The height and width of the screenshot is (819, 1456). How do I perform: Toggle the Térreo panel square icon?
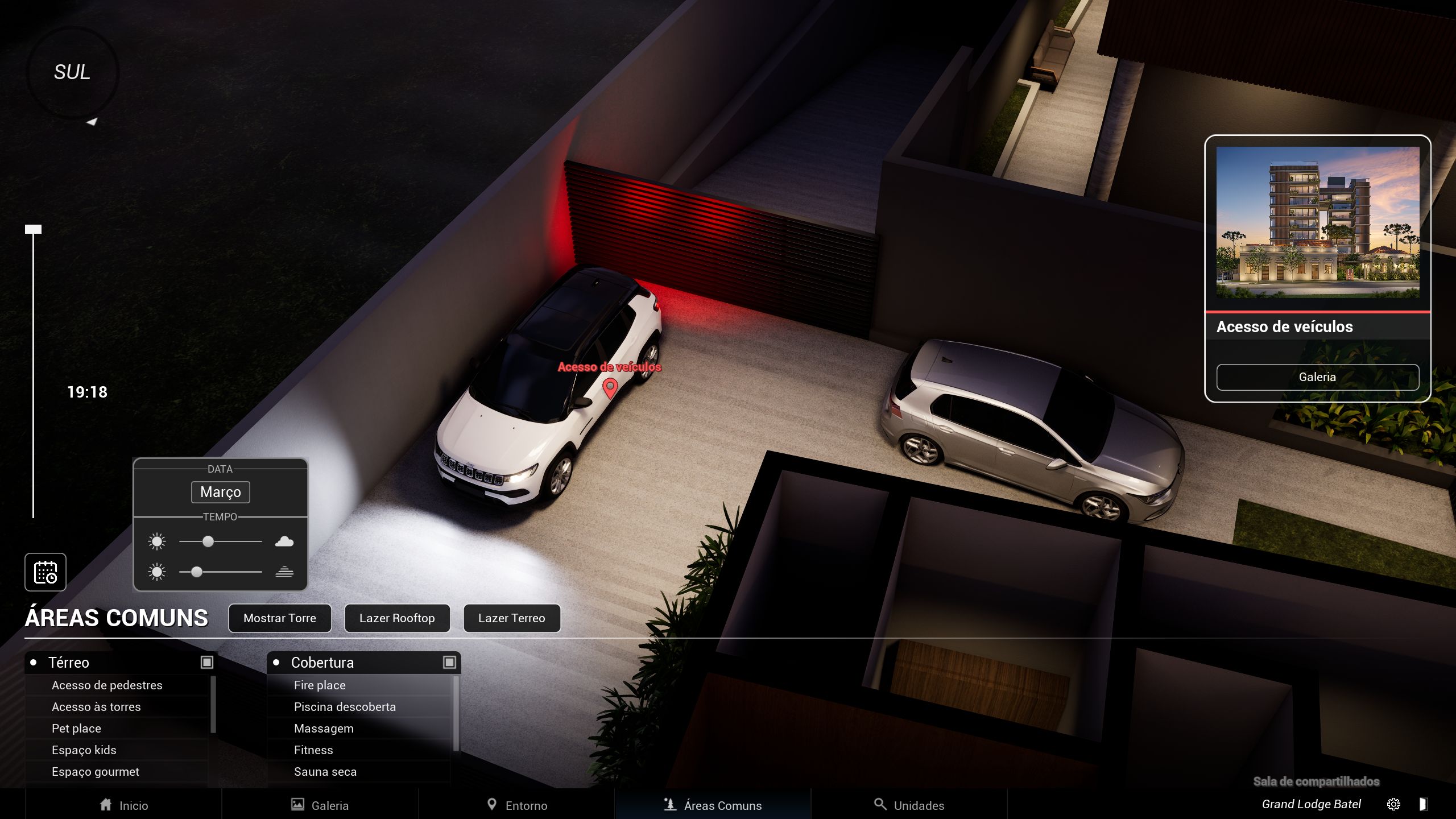tap(207, 662)
